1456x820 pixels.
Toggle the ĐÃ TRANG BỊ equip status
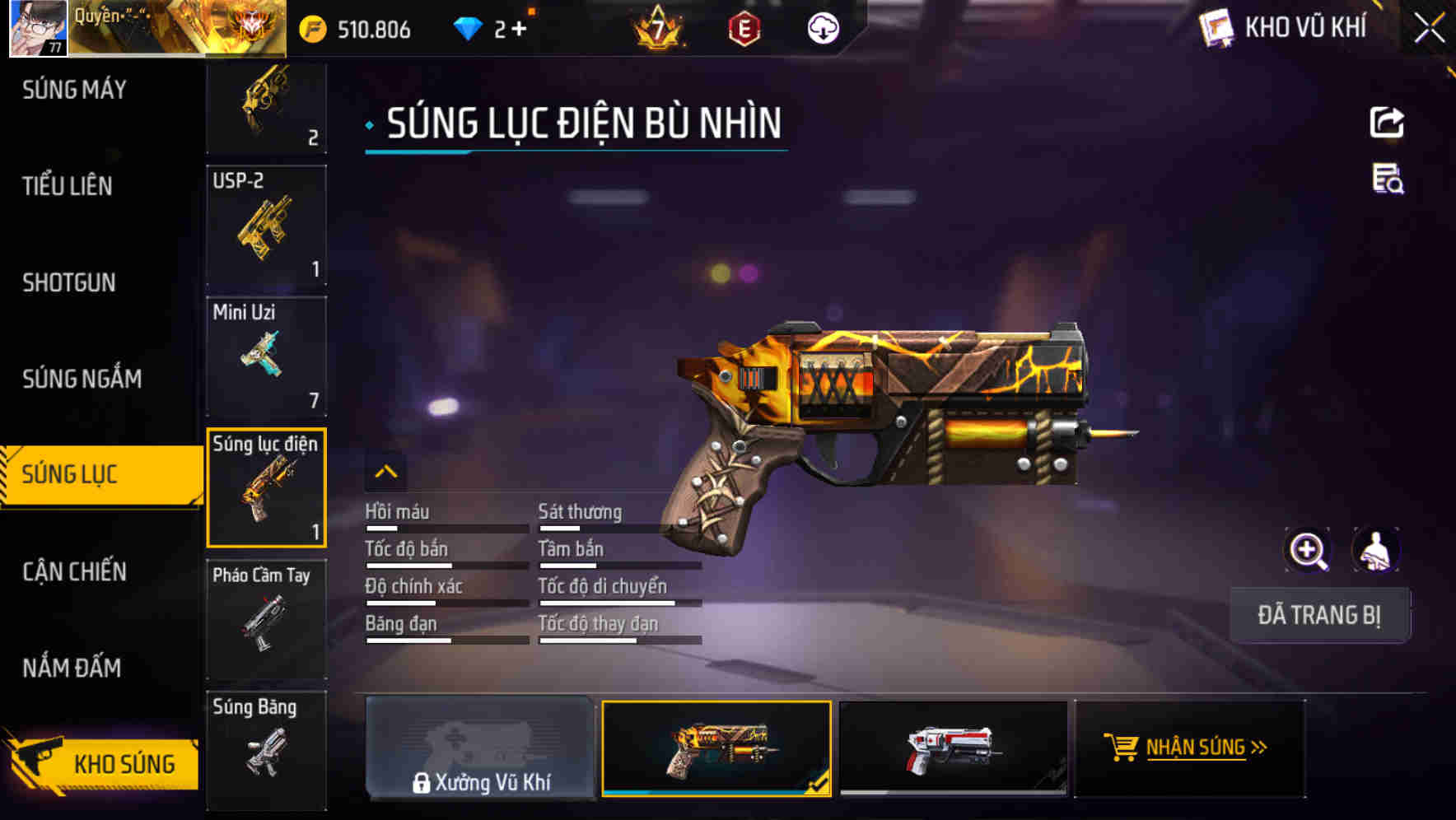(1319, 614)
